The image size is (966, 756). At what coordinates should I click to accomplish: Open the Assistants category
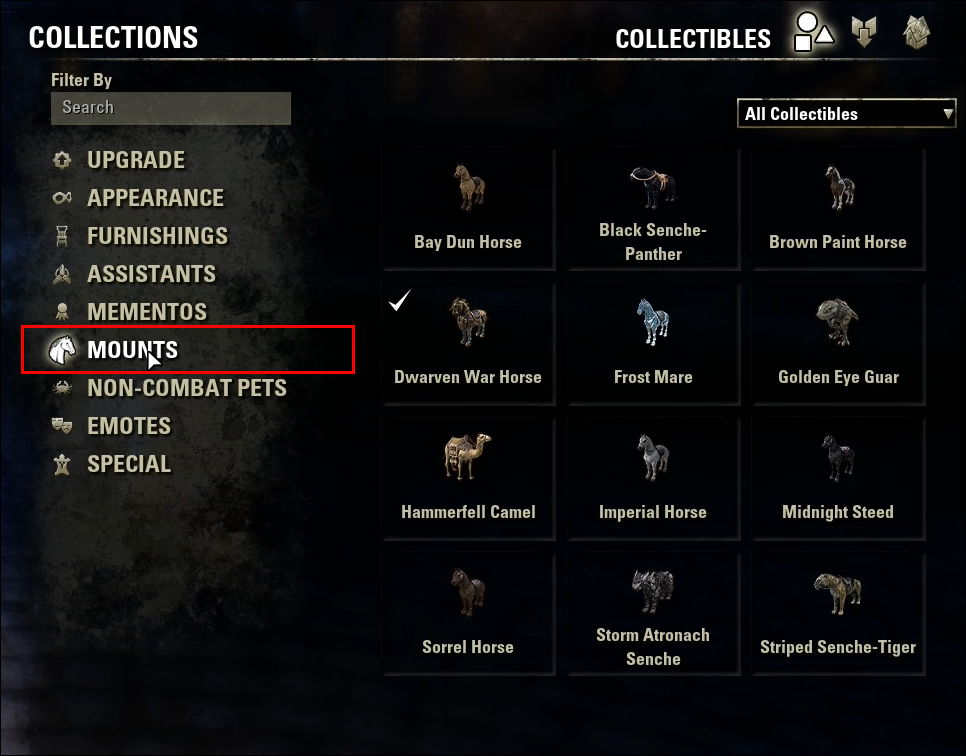pos(151,274)
